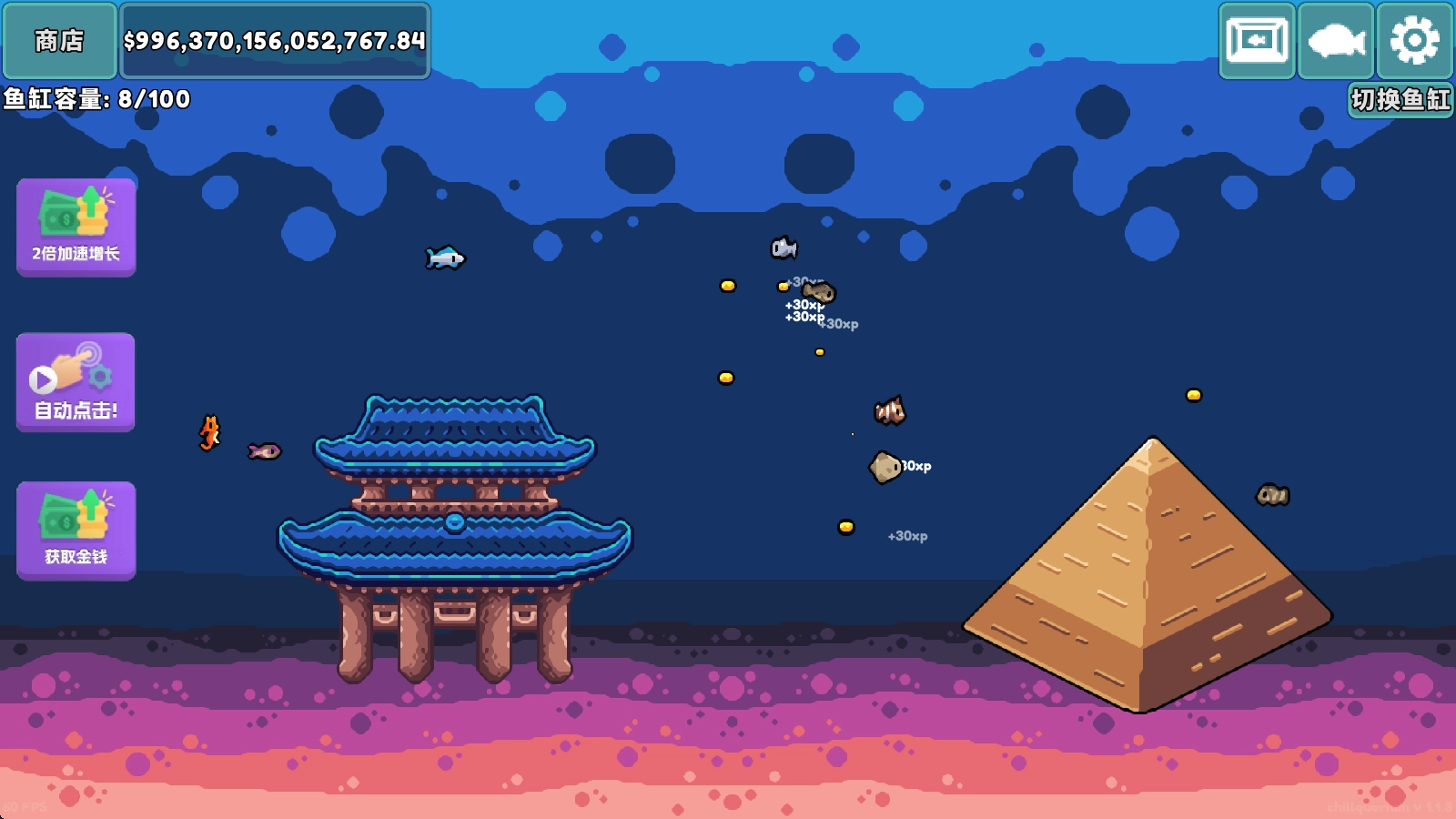Enable 自动点击! auto-clicking
The width and height of the screenshot is (1456, 819).
[x=76, y=381]
